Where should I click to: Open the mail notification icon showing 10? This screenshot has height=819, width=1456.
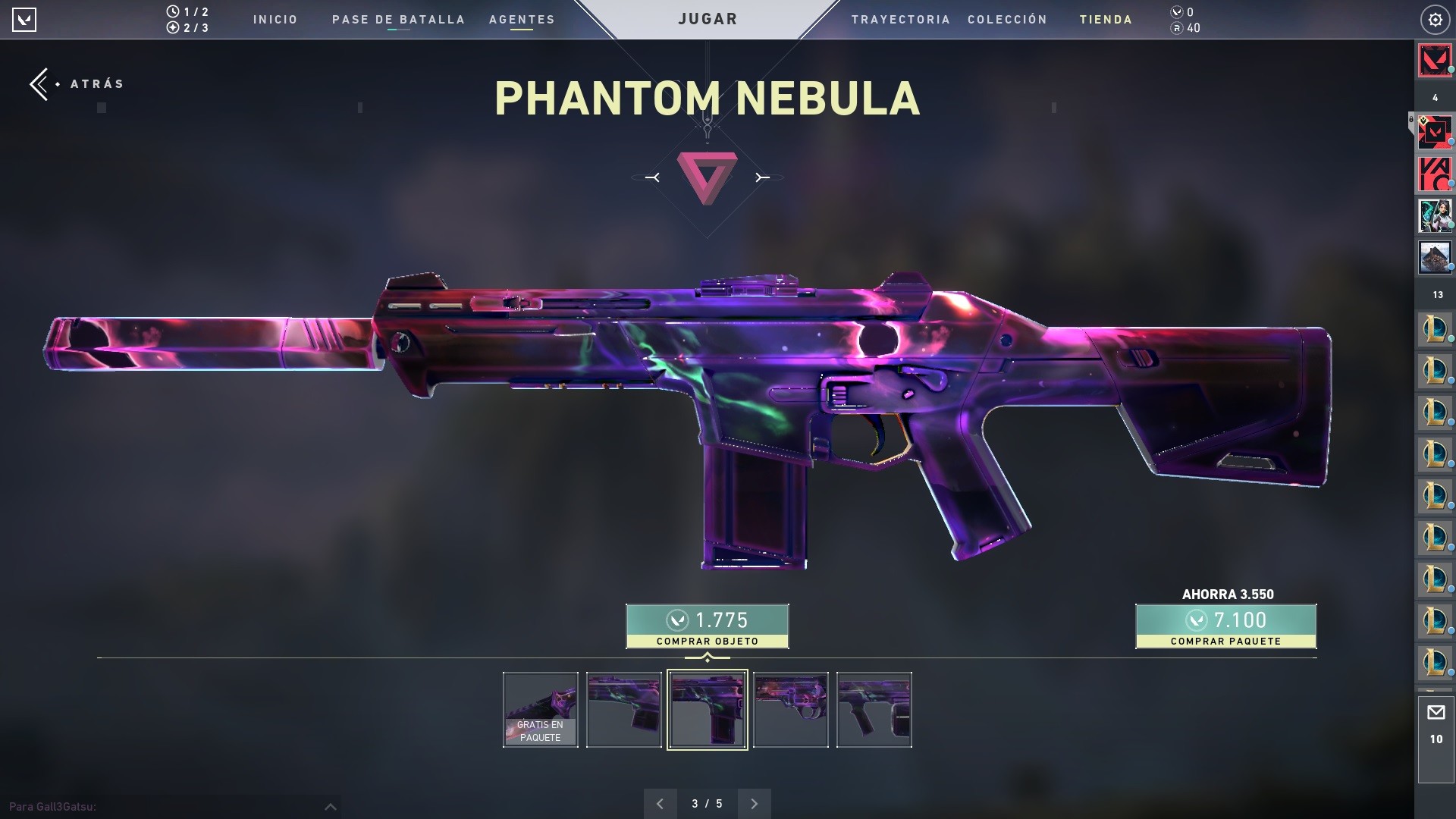coord(1436,711)
